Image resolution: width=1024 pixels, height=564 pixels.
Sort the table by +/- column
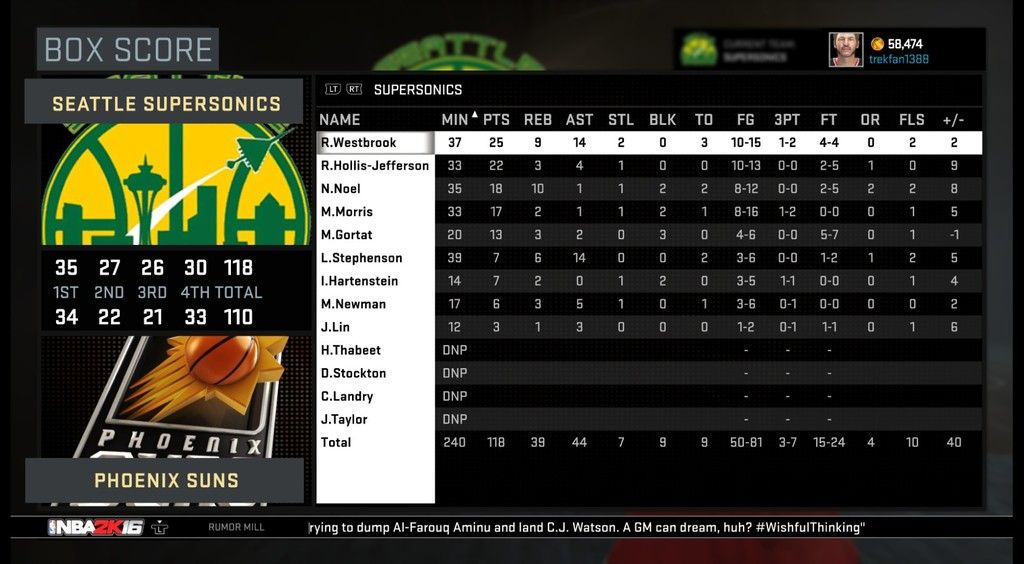(x=954, y=120)
